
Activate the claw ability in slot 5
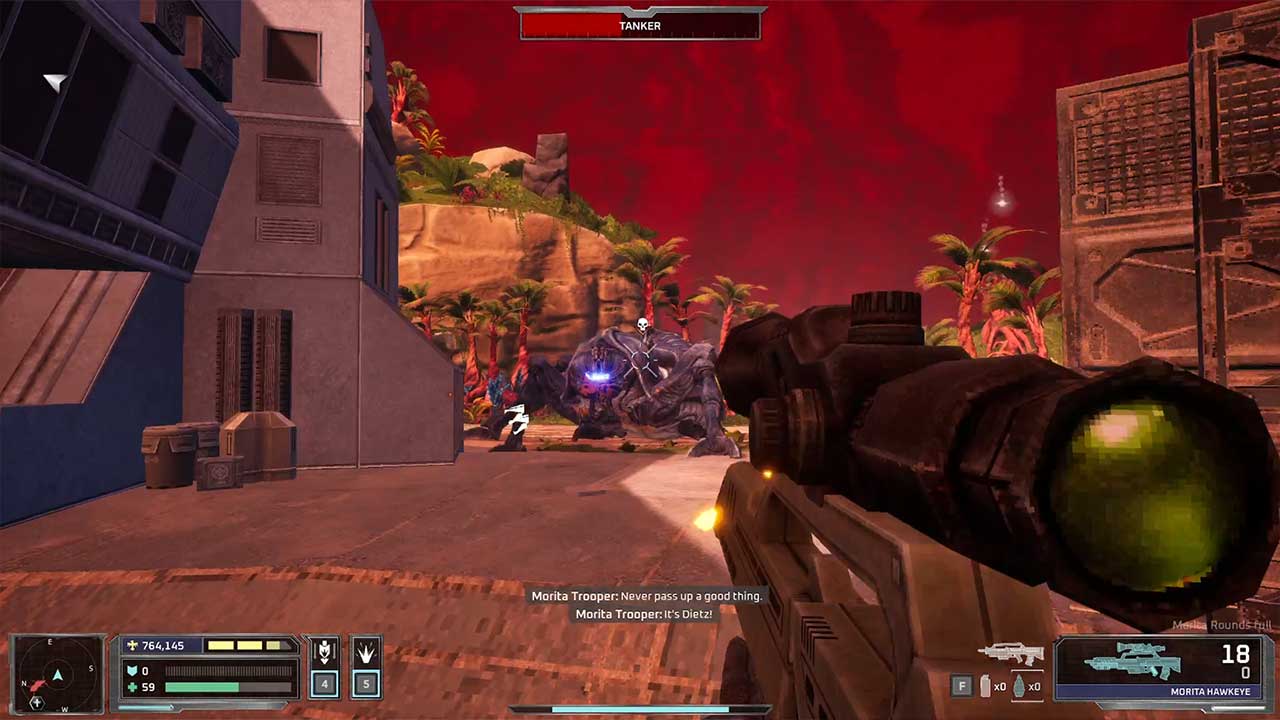[366, 656]
